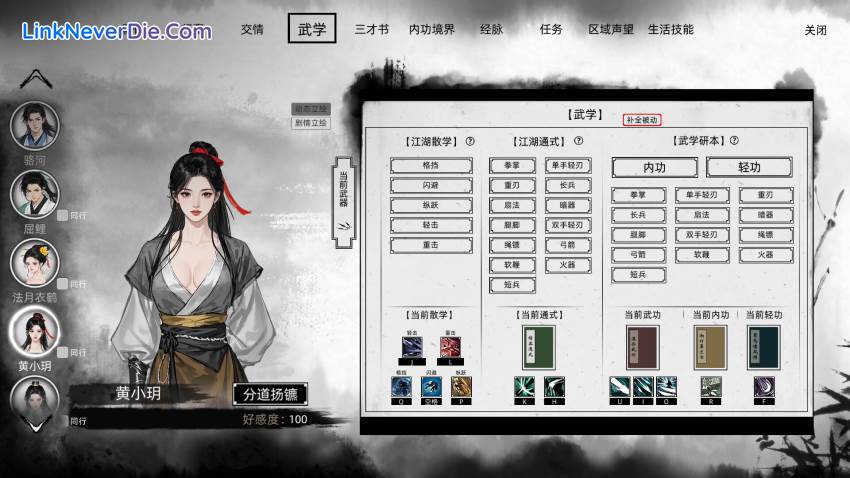The image size is (850, 478).
Task: Toggle the 同行 checkbox beside 屈鲤
Action: (63, 215)
